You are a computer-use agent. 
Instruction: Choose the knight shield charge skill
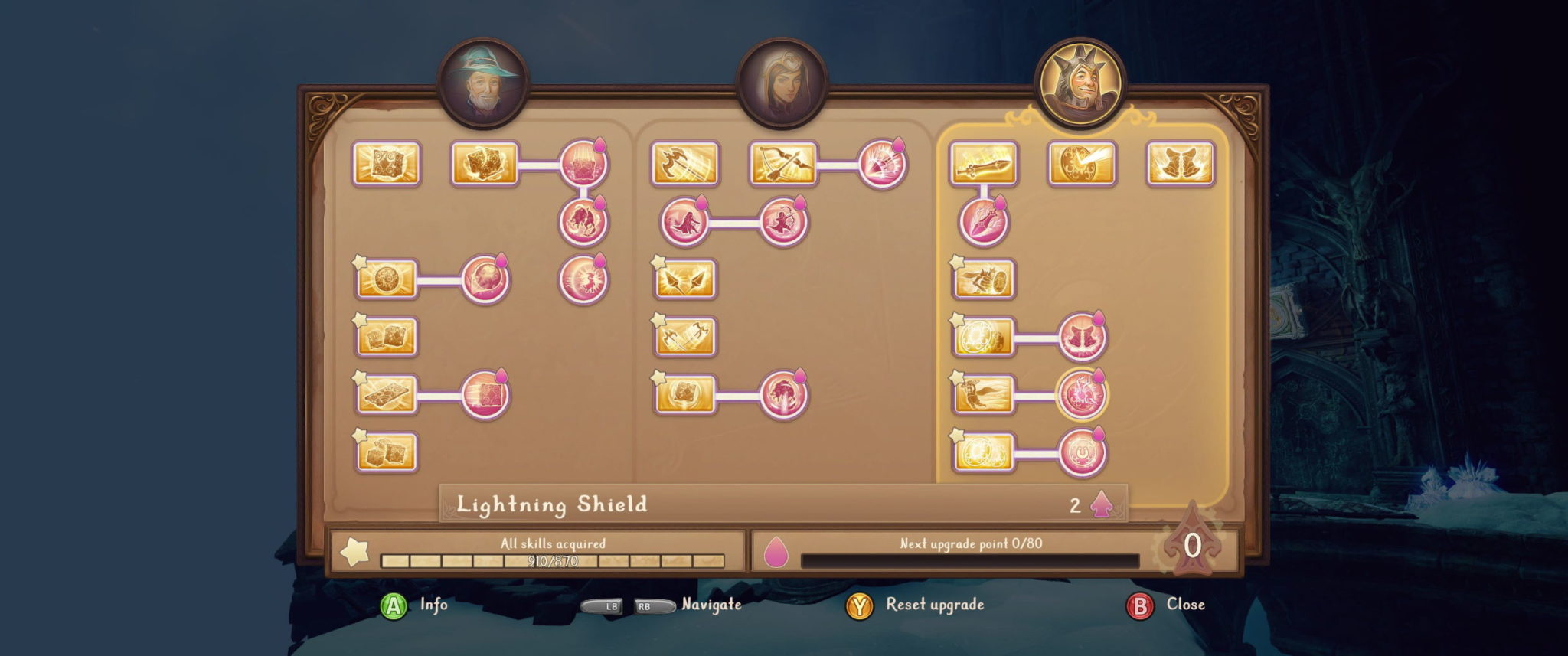[x=983, y=279]
